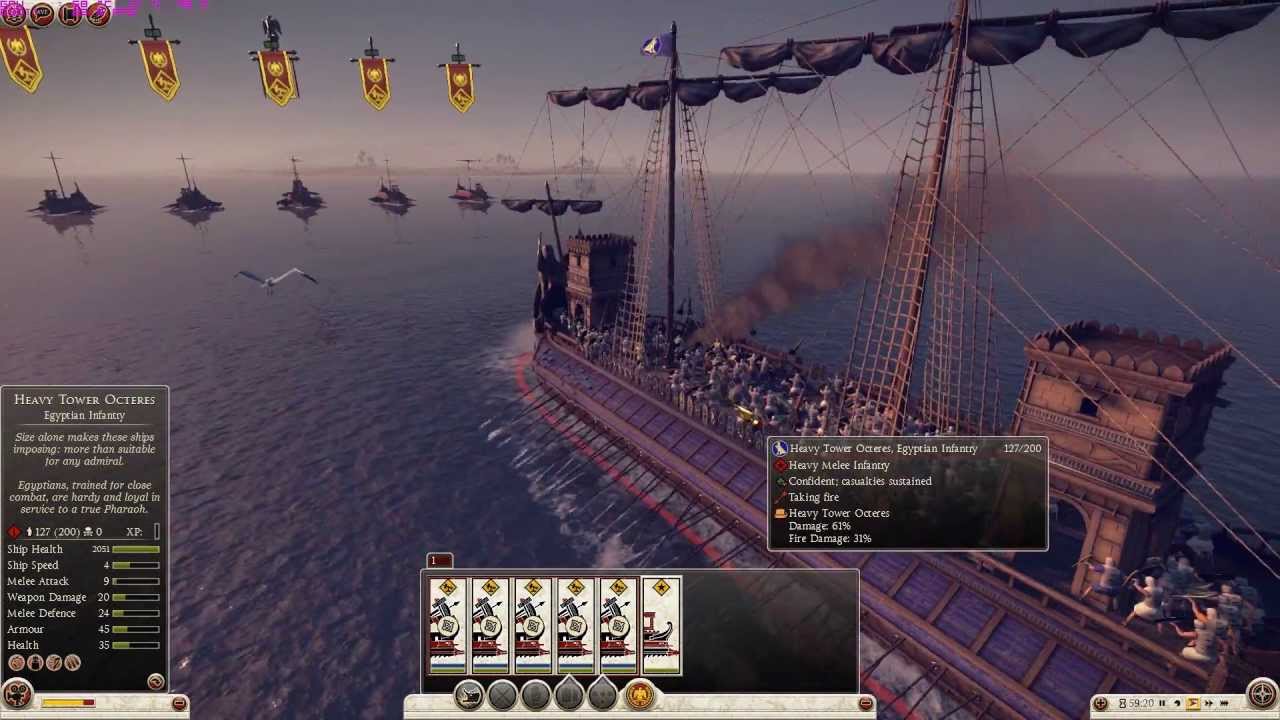Open the tactical map compass button
Image resolution: width=1280 pixels, height=720 pixels.
(x=1263, y=694)
